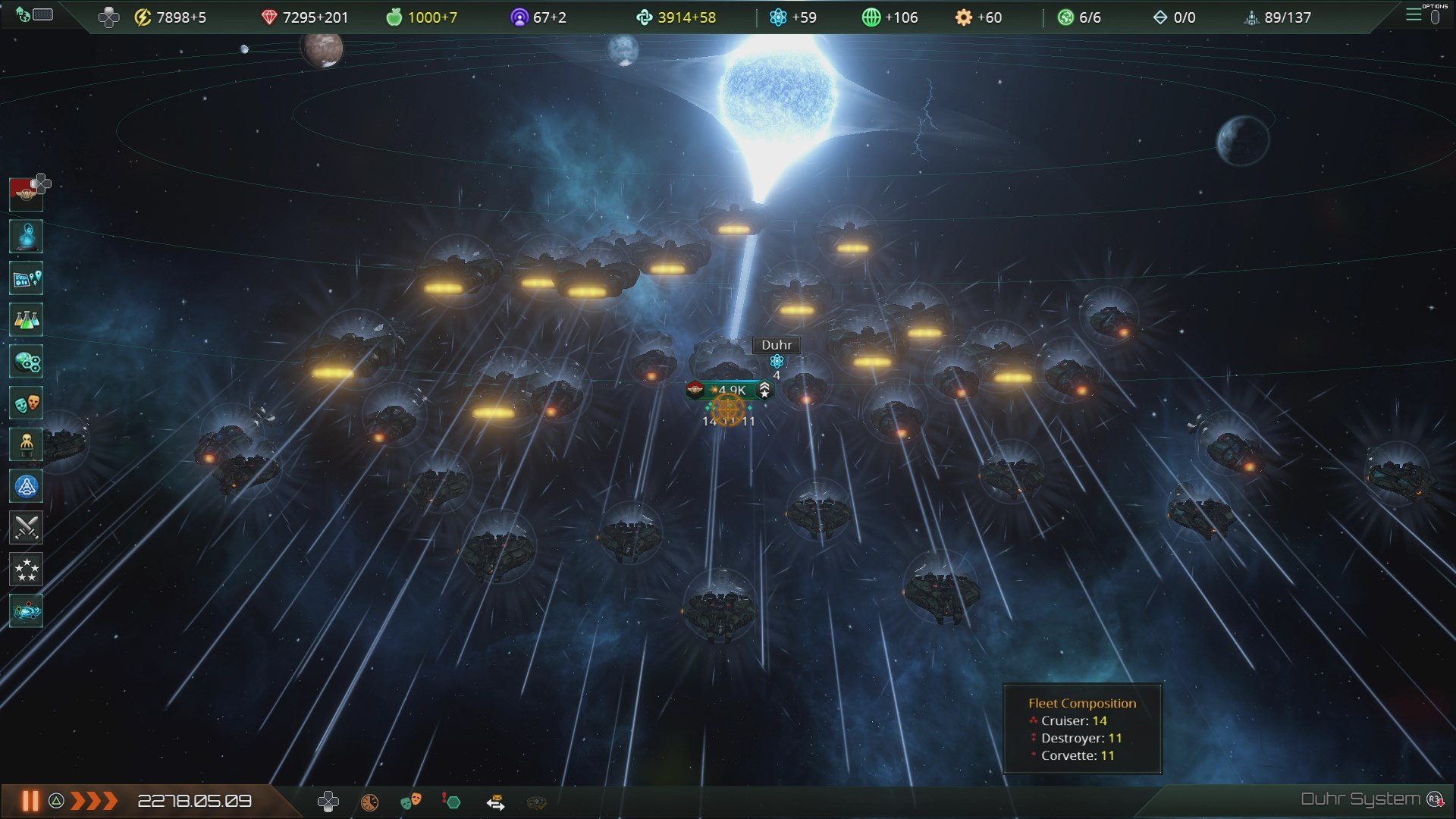Open the Research menu with the flasks icon
1456x819 pixels.
pos(26,320)
